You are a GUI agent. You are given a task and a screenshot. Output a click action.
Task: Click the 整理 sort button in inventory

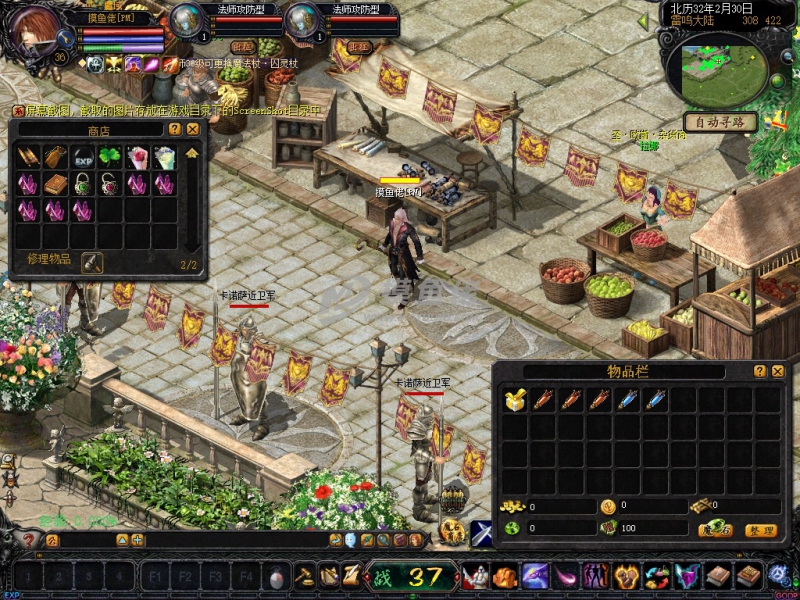[x=761, y=529]
